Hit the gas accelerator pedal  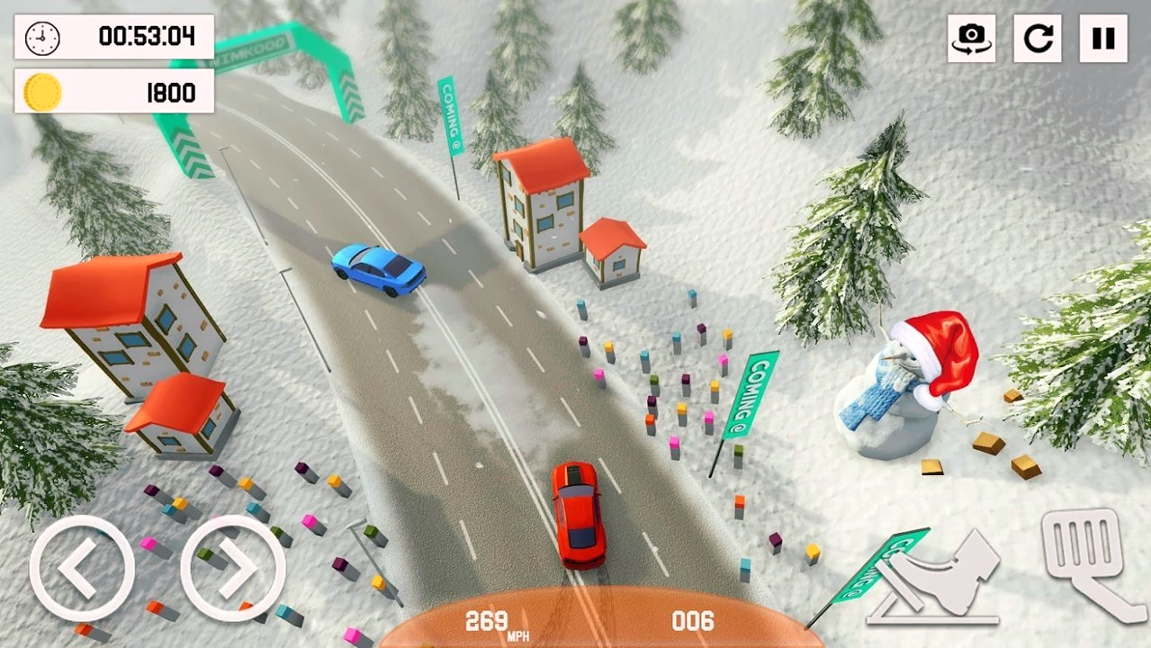point(1091,562)
